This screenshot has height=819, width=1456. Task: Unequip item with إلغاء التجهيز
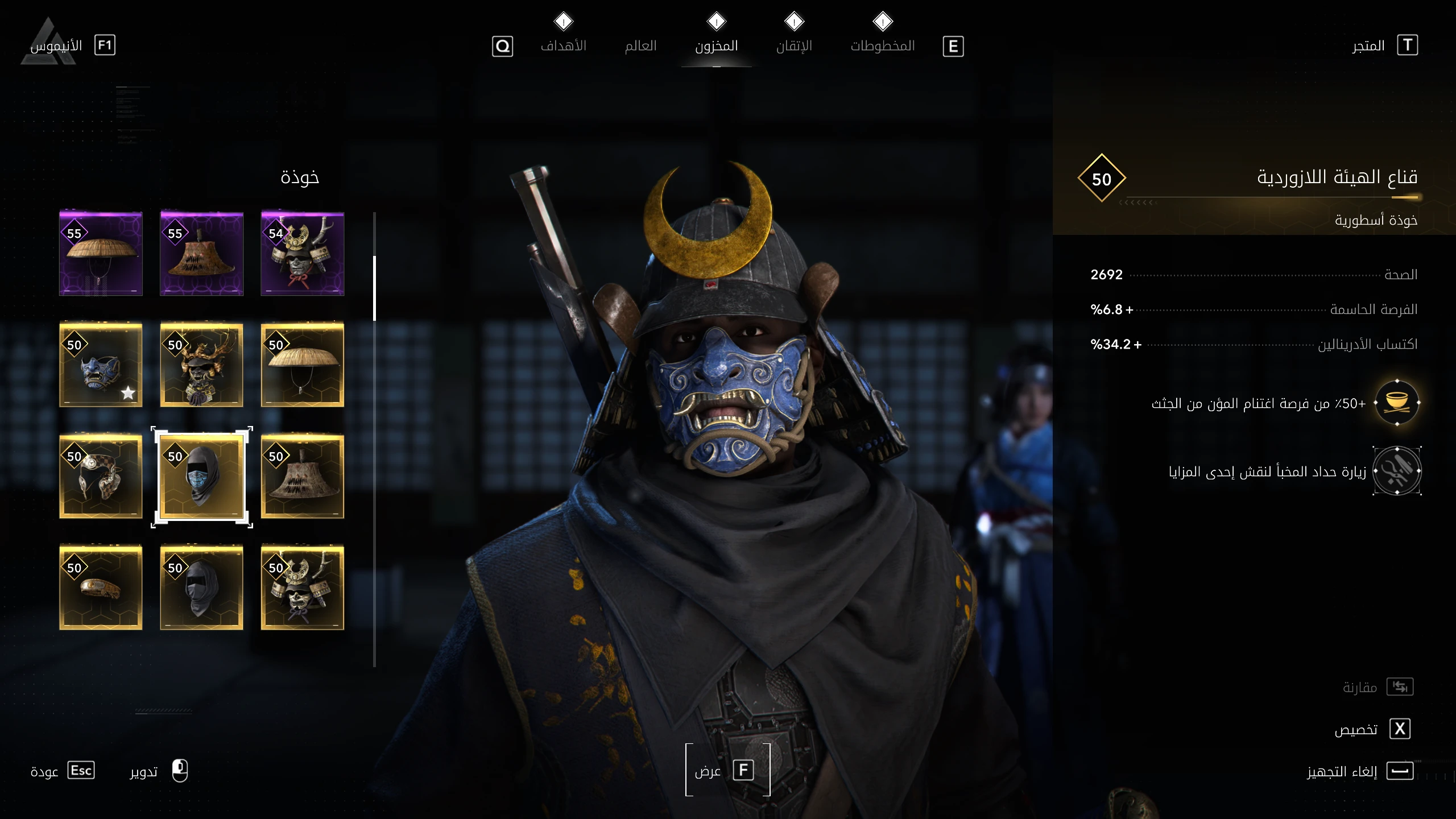[x=1359, y=771]
